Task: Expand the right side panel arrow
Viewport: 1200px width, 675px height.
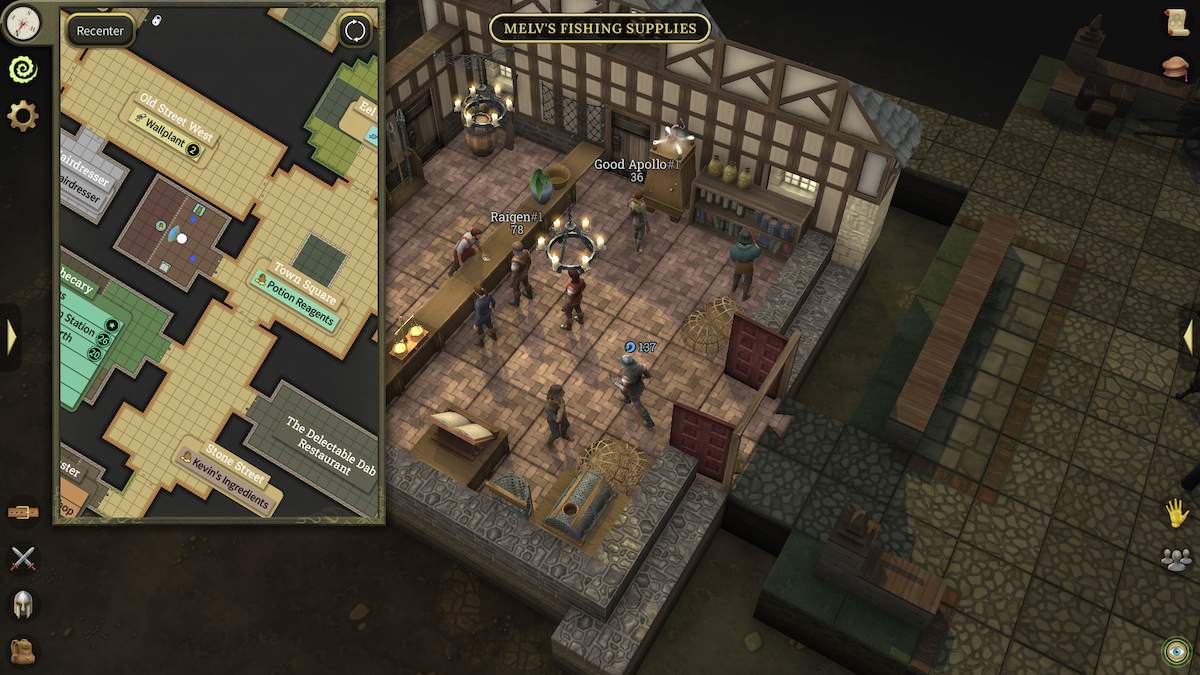Action: 1188,337
